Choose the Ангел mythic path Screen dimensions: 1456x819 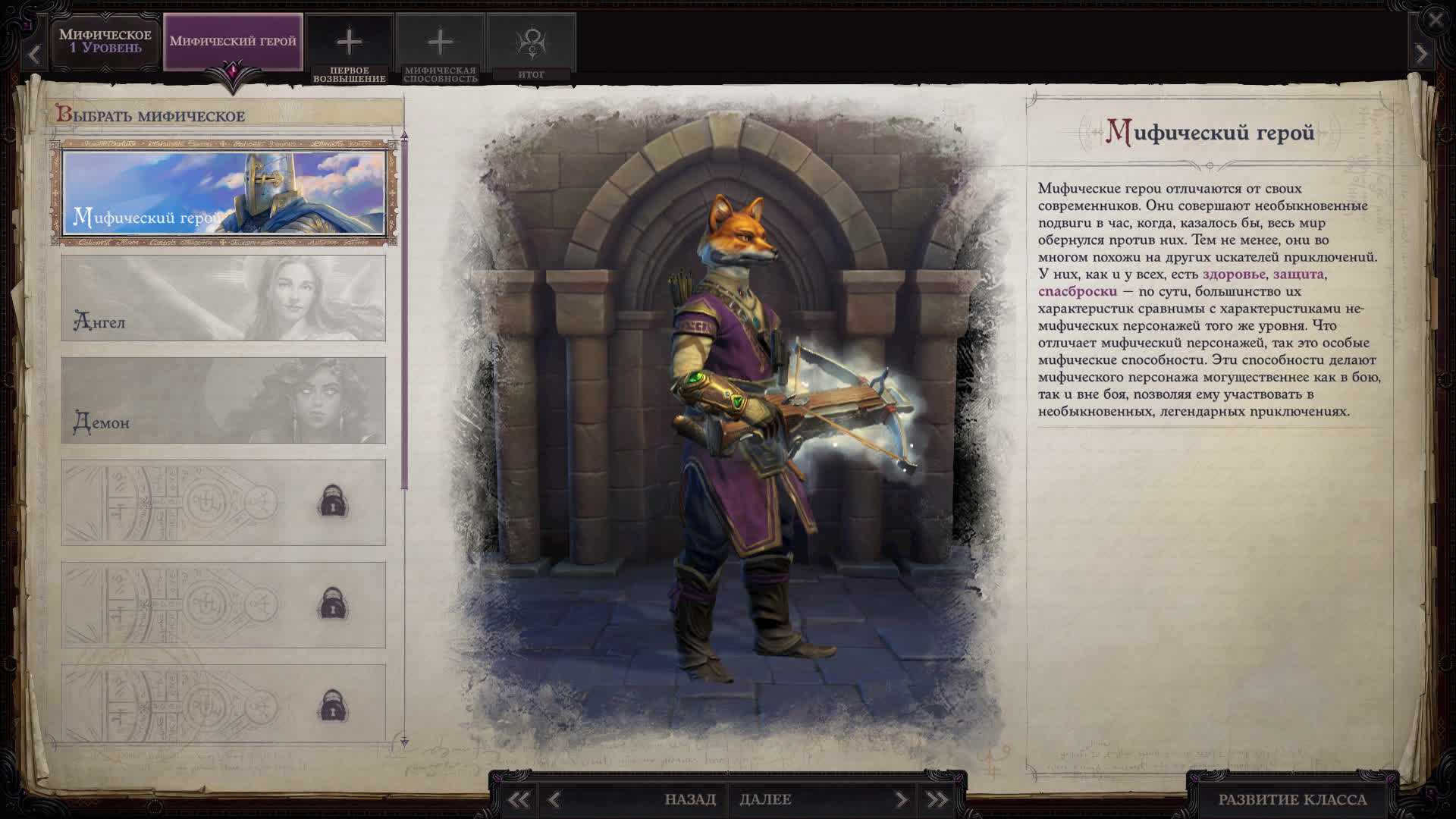click(x=224, y=298)
